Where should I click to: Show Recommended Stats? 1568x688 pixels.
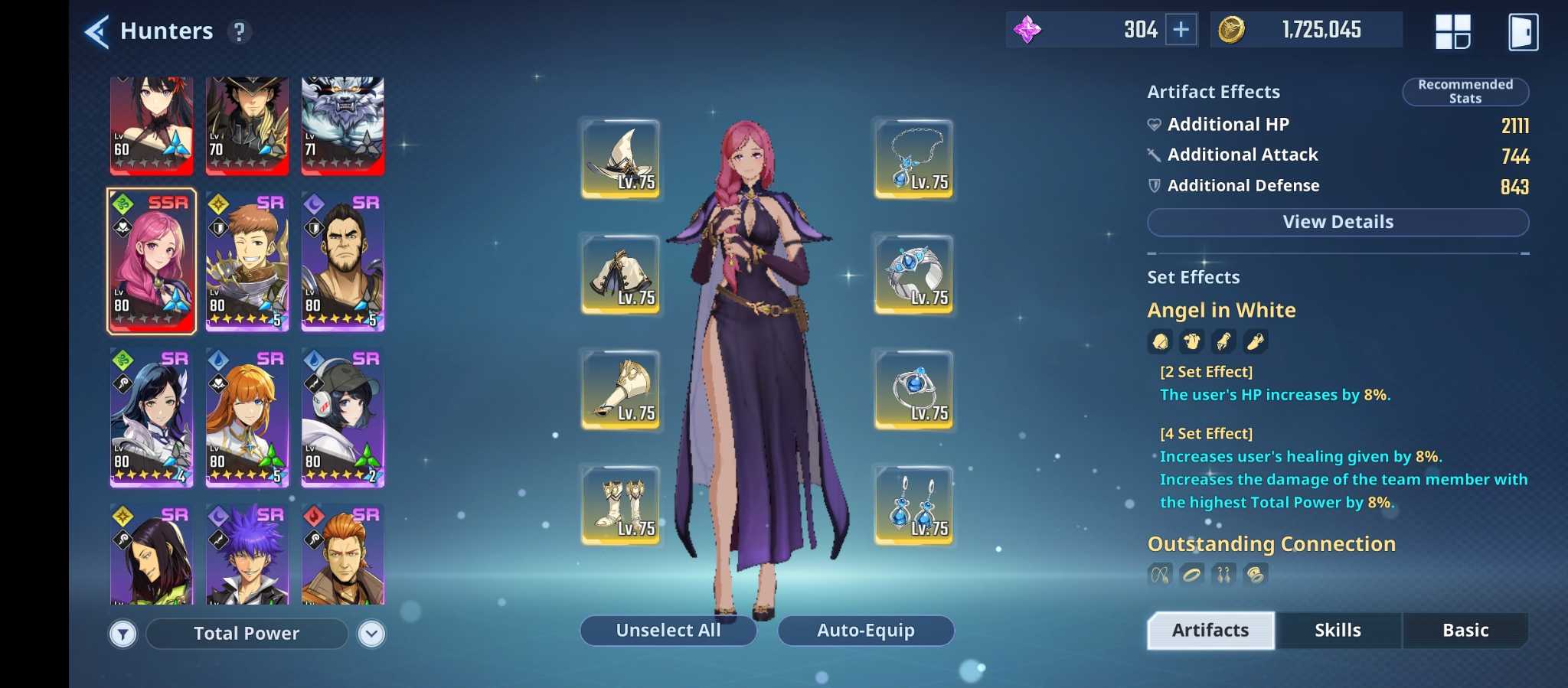(x=1465, y=92)
